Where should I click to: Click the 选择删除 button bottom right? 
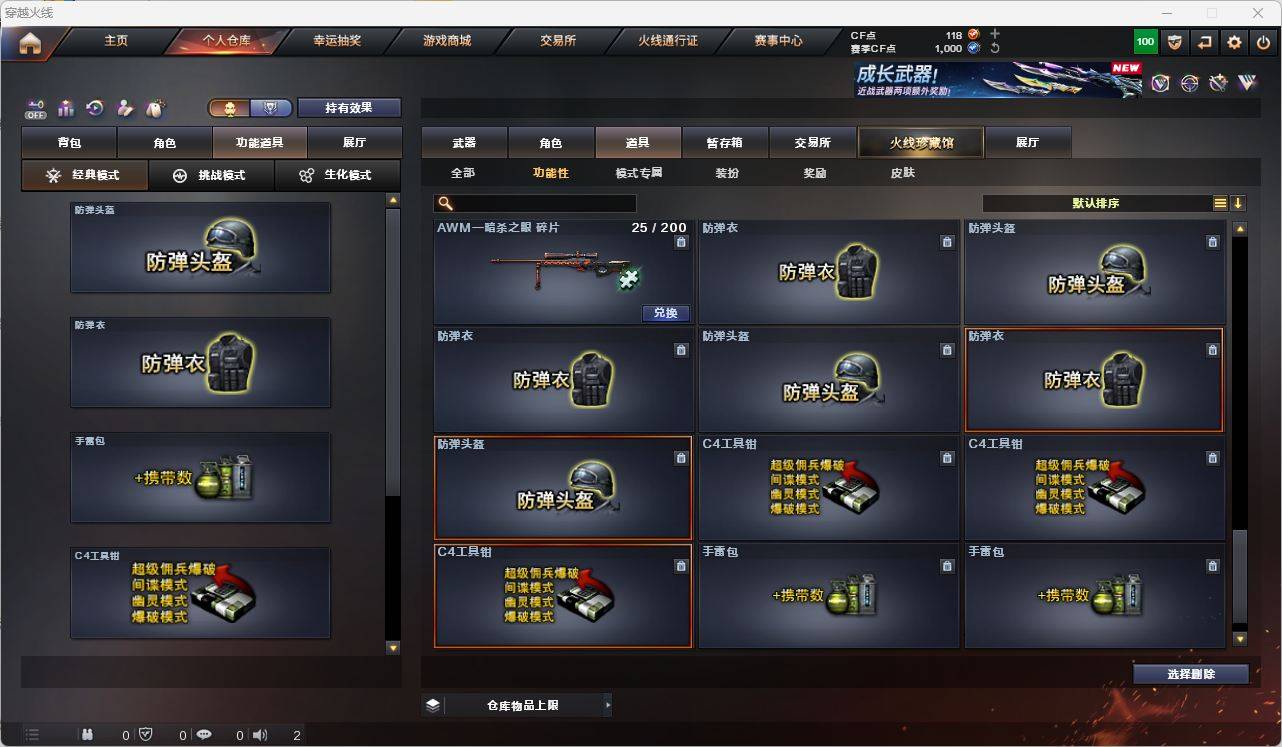1192,673
